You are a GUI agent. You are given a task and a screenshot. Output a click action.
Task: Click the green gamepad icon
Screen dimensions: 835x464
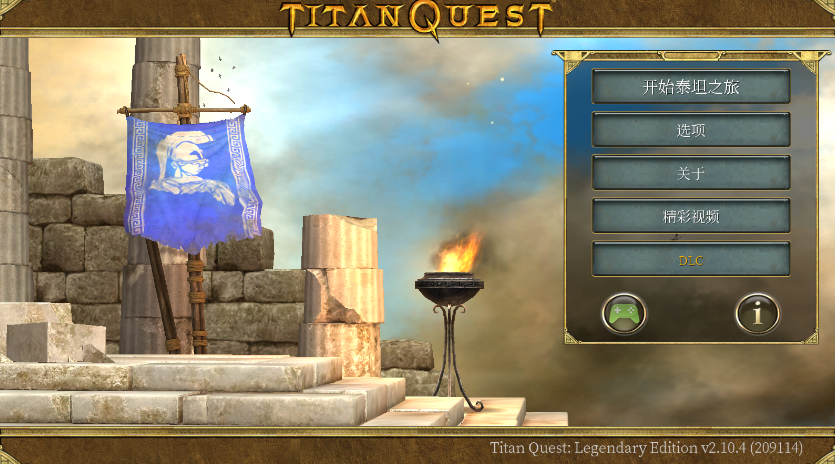(624, 314)
